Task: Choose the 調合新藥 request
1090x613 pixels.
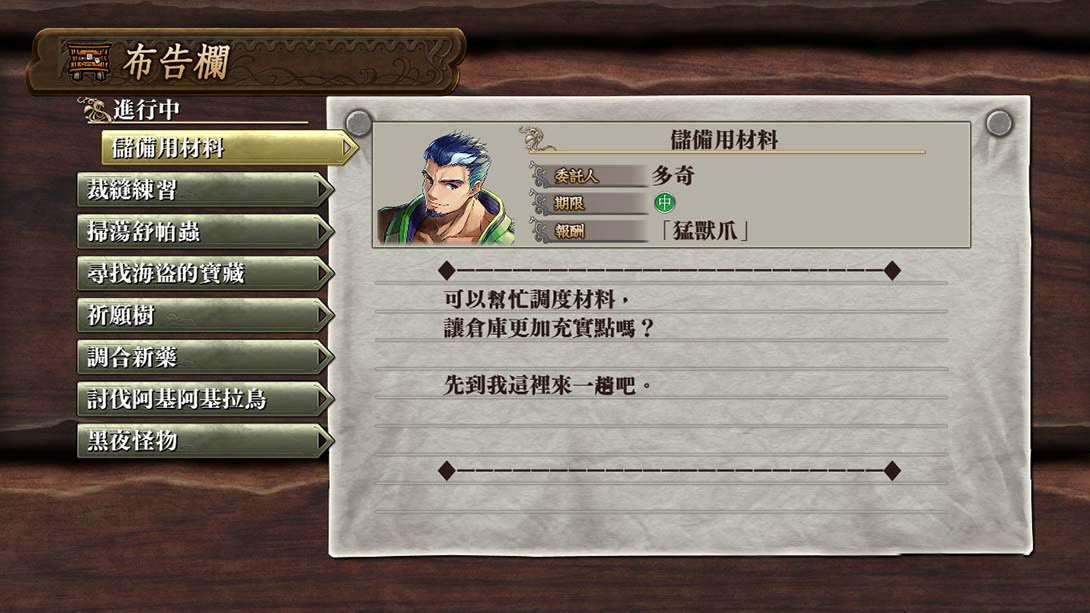Action: pyautogui.click(x=205, y=357)
